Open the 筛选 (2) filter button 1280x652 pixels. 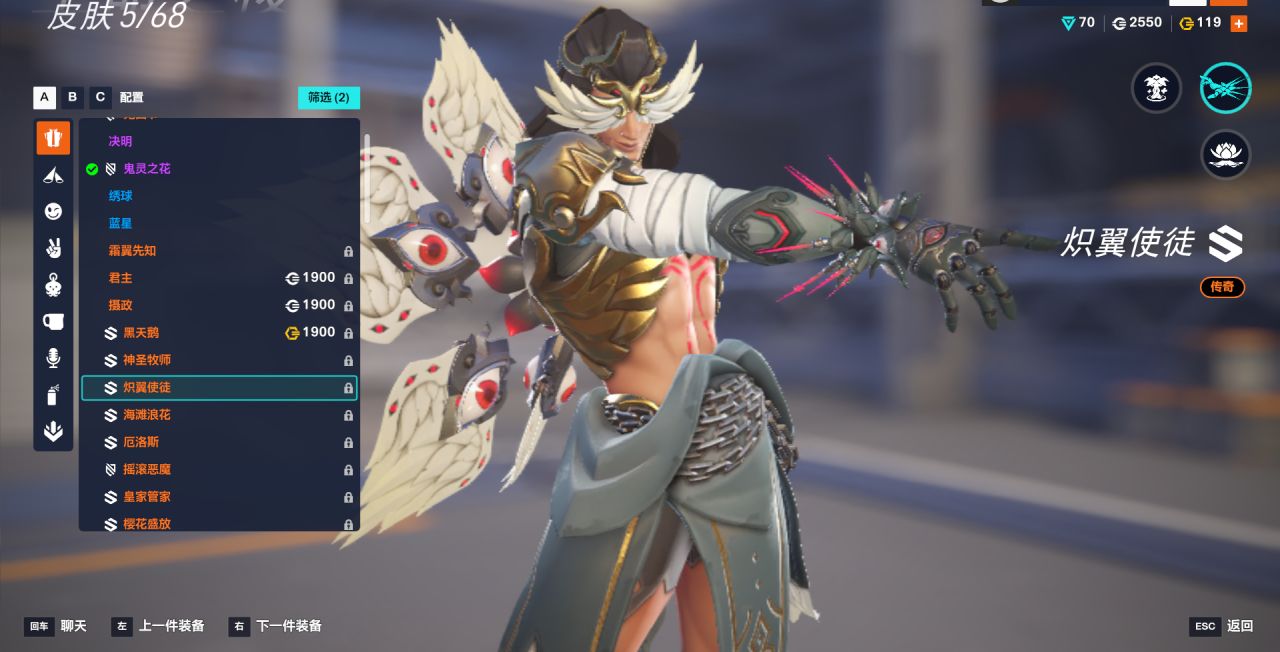[328, 97]
